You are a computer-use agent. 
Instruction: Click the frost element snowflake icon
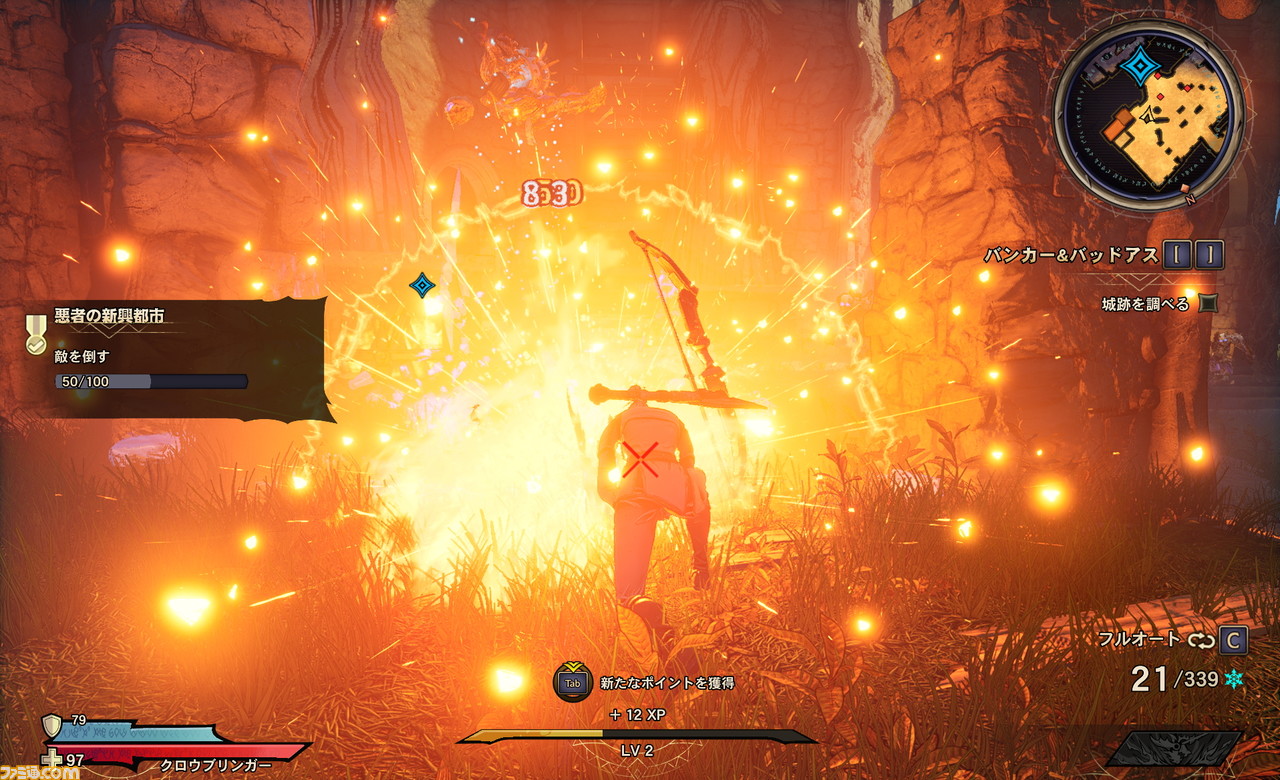(x=1235, y=680)
